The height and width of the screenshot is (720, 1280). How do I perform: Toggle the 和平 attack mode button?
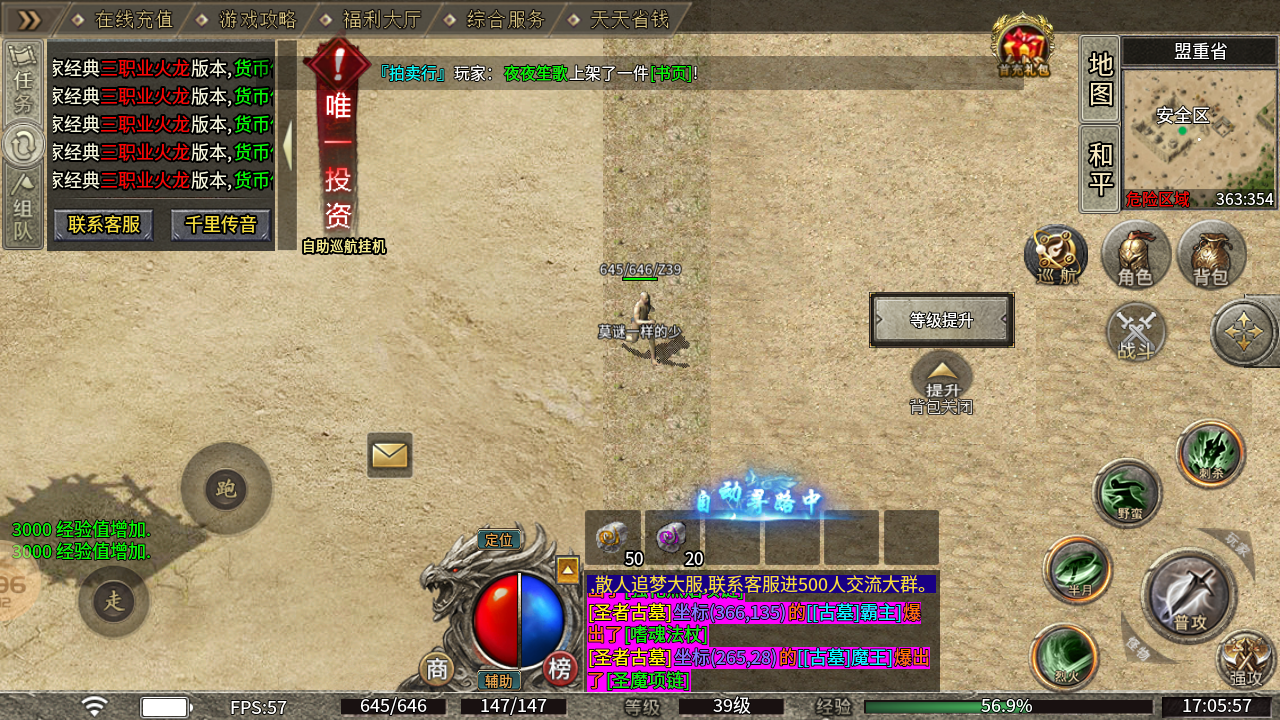point(1100,168)
